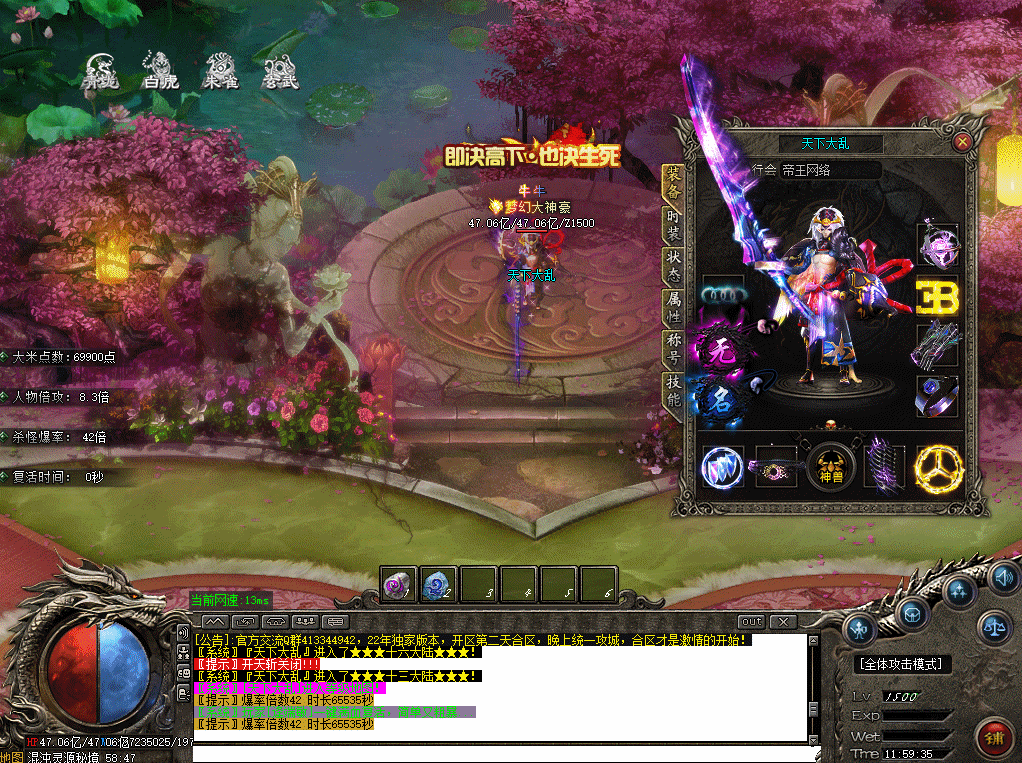Close the chat window with X button

click(x=782, y=622)
